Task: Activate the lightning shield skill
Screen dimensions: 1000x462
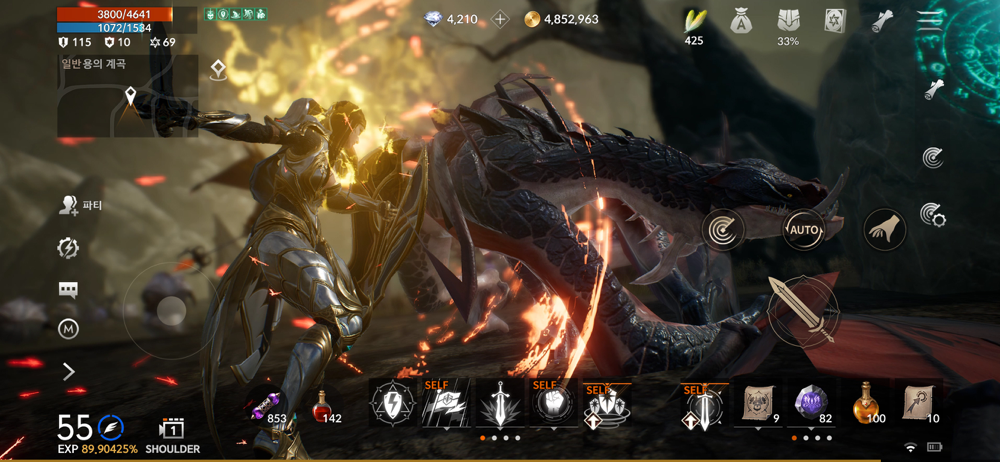Action: tap(391, 404)
